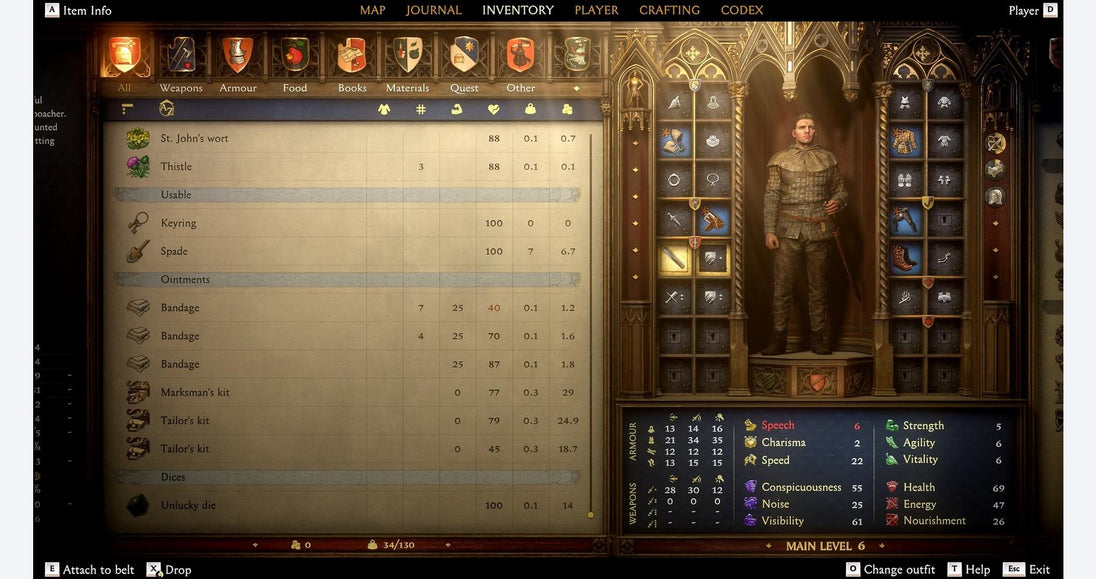
Task: Go to the Player tab
Action: (596, 10)
